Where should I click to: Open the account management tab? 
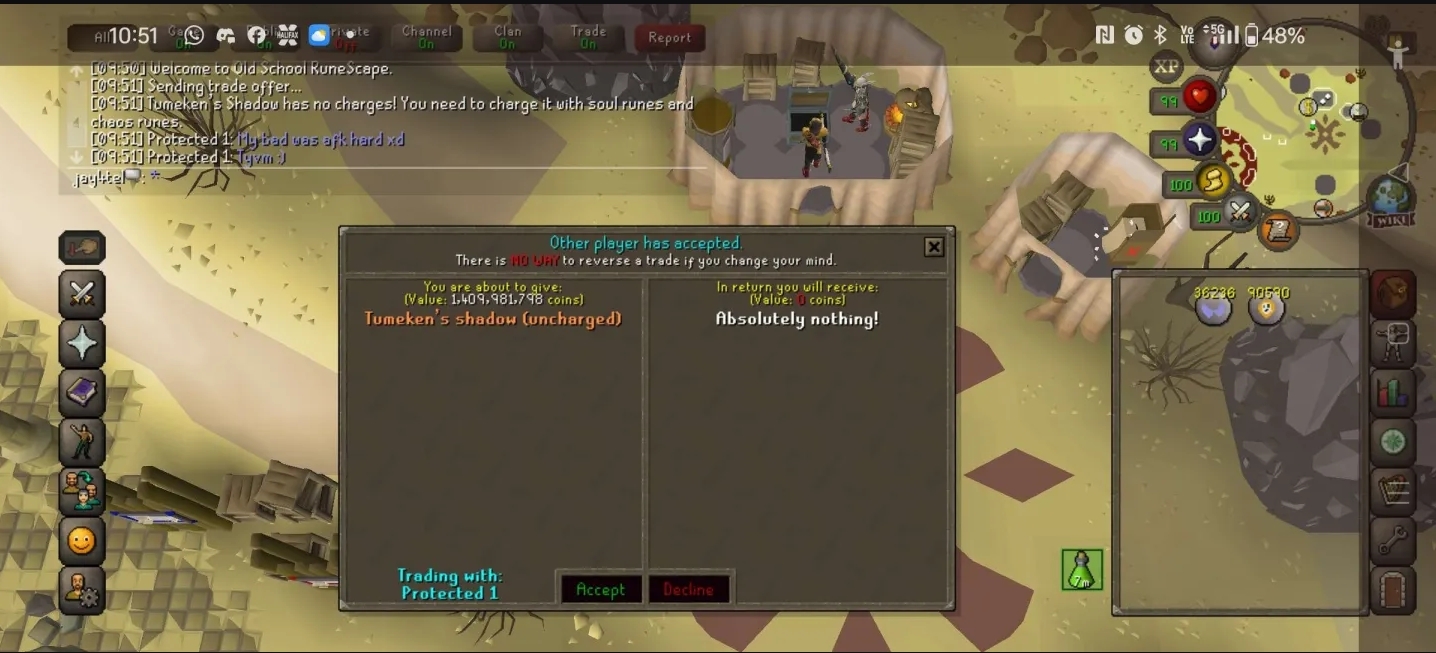[82, 590]
